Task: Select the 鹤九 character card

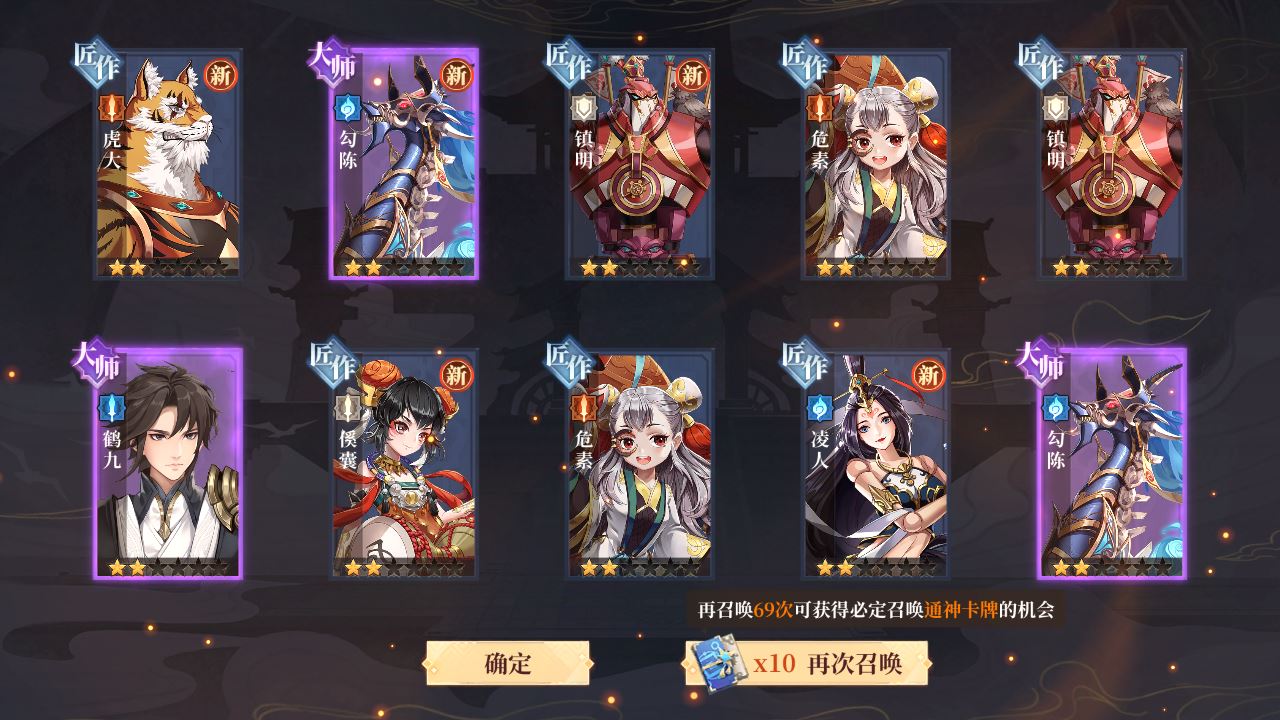Action: point(165,465)
